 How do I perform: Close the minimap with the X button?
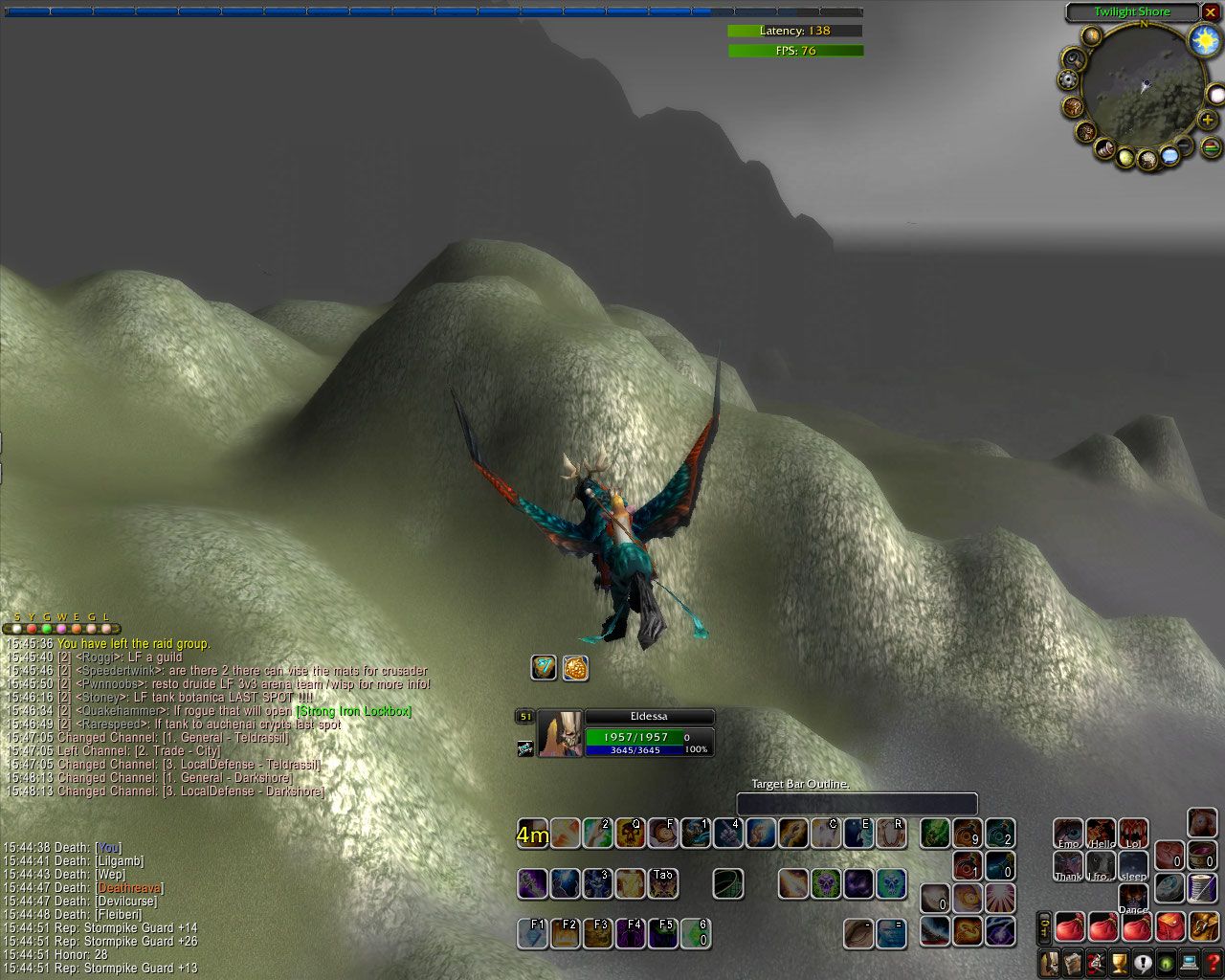coord(1210,12)
